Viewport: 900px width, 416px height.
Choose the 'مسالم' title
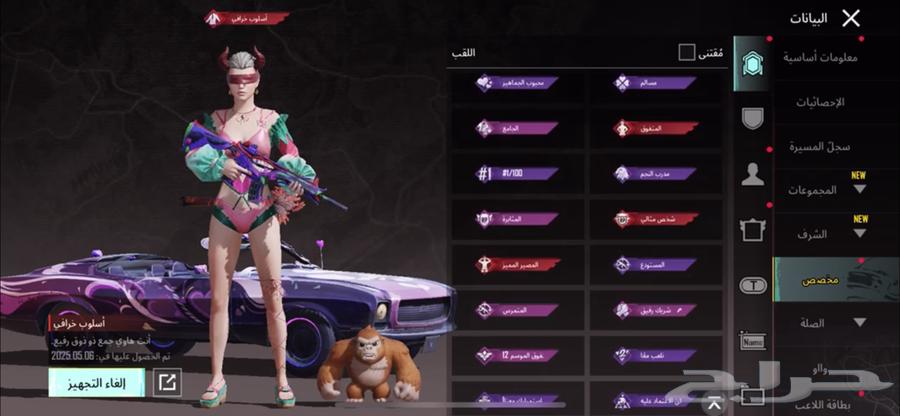coord(654,83)
